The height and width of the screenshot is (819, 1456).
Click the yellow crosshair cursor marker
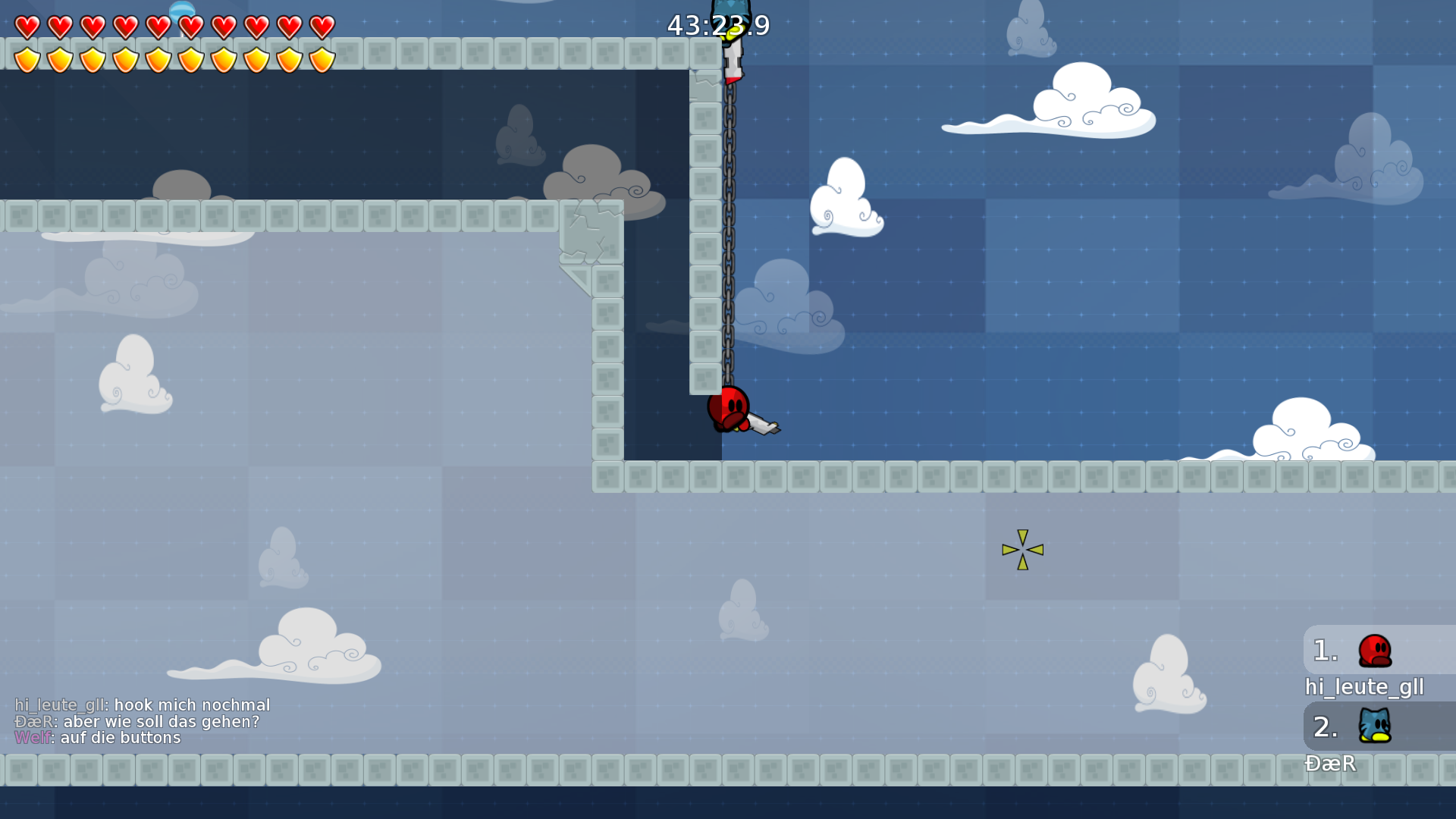pyautogui.click(x=1022, y=551)
